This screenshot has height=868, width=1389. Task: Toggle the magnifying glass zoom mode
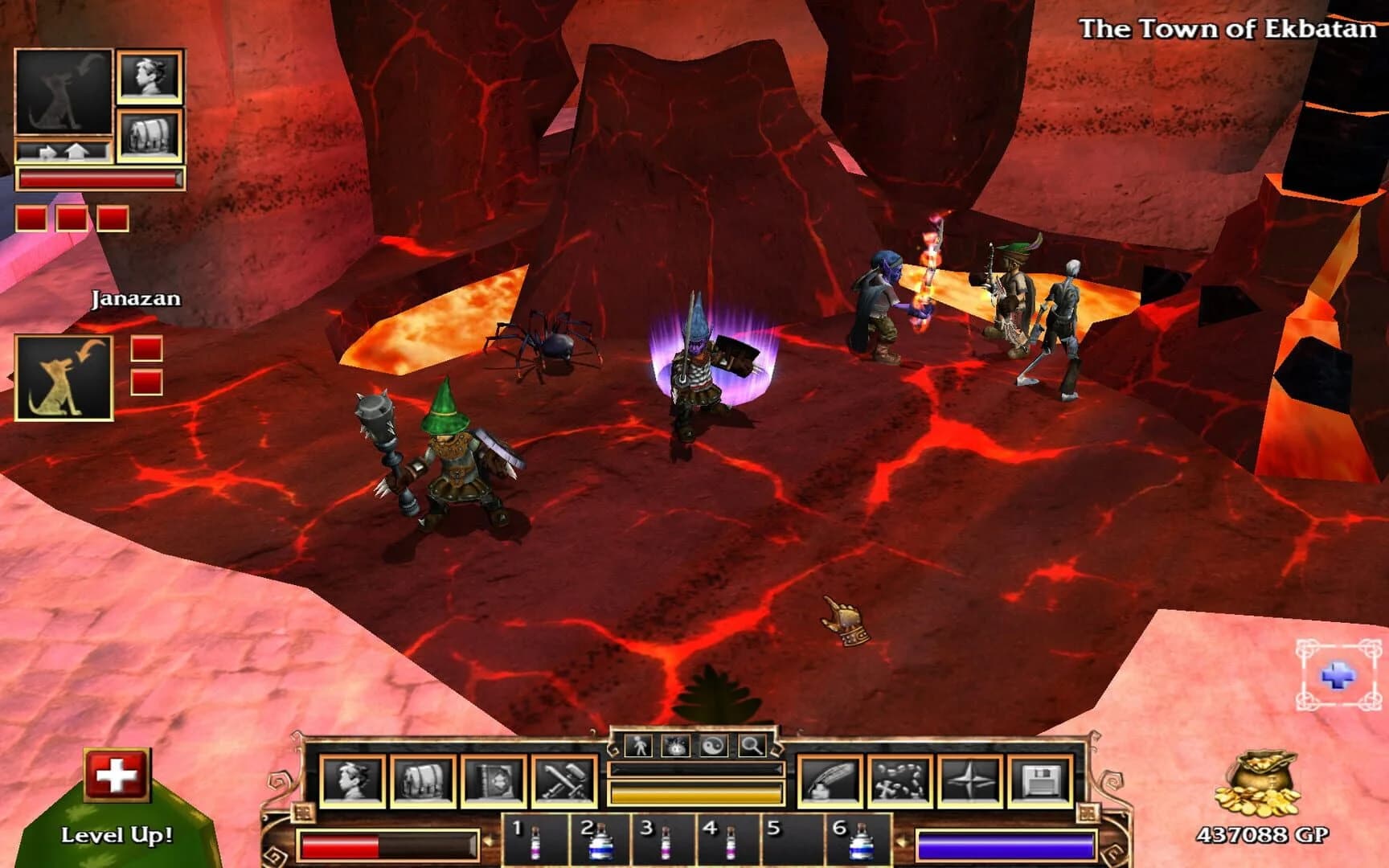point(752,747)
